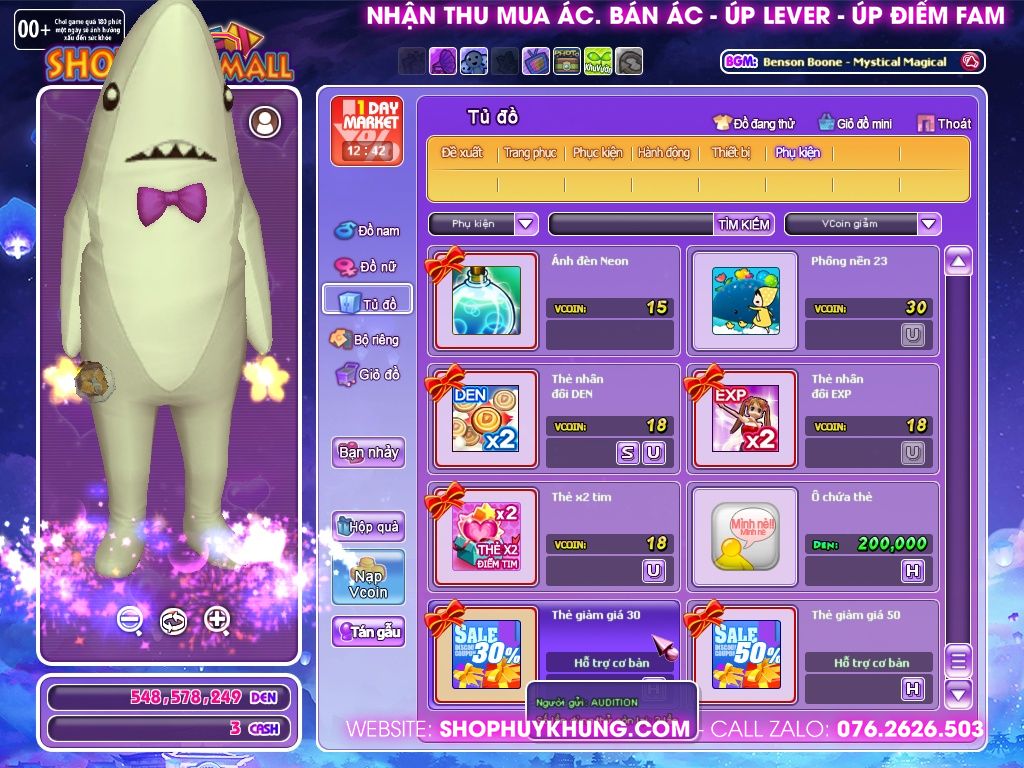Open the Phụ kiện filter dropdown
This screenshot has height=768, width=1024.
coord(526,224)
